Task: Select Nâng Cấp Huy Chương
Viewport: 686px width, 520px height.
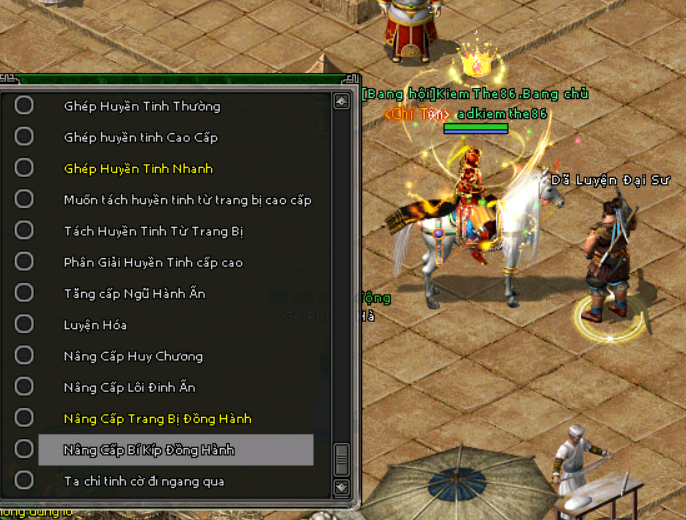Action: tap(133, 357)
